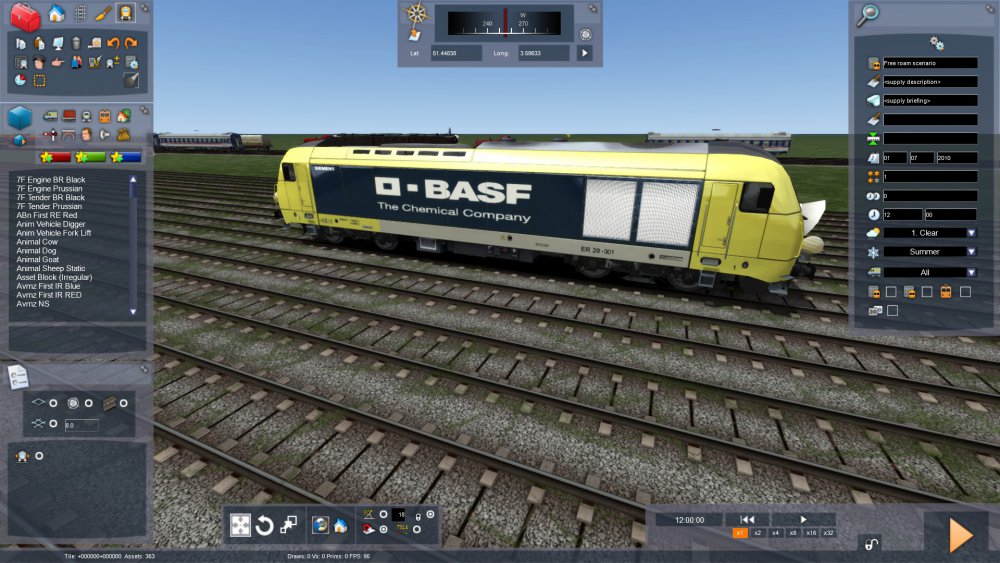Set time speed to x2
Viewport: 1000px width, 563px height.
click(x=758, y=533)
